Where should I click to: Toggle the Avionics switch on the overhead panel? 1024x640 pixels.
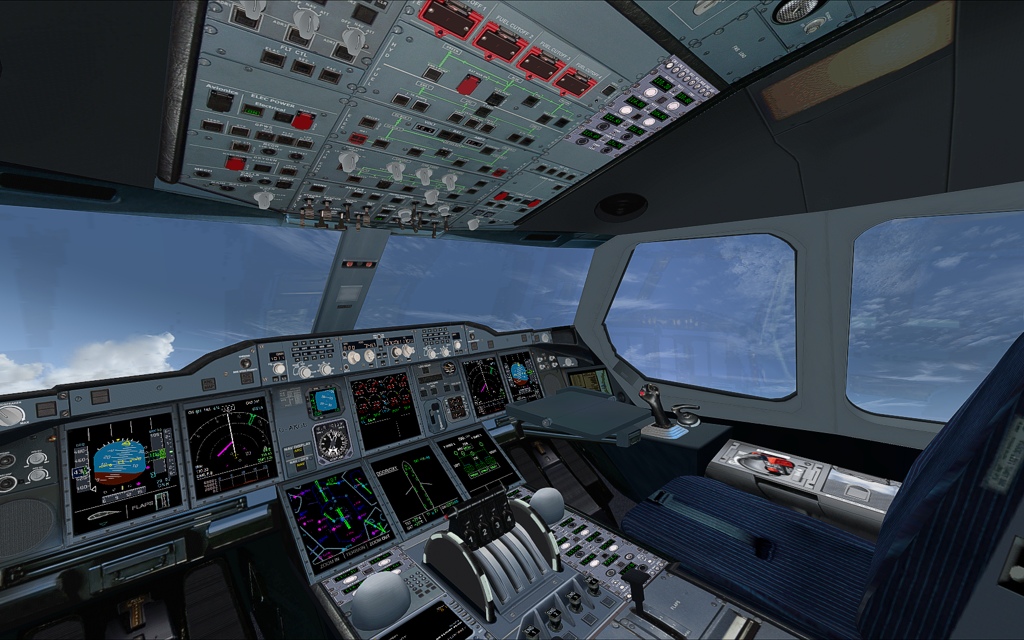click(219, 100)
